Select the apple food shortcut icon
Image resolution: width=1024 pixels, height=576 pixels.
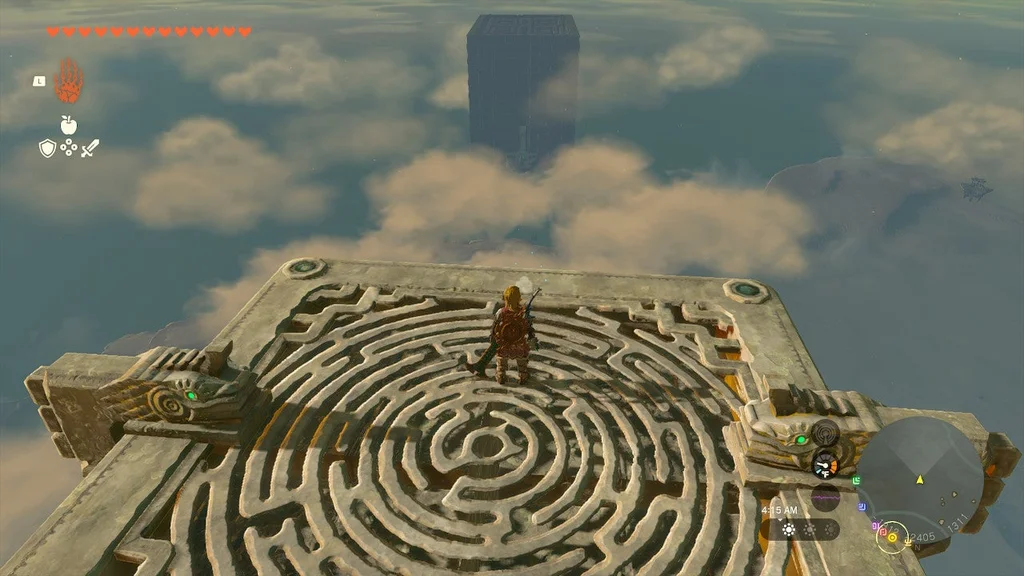click(68, 124)
